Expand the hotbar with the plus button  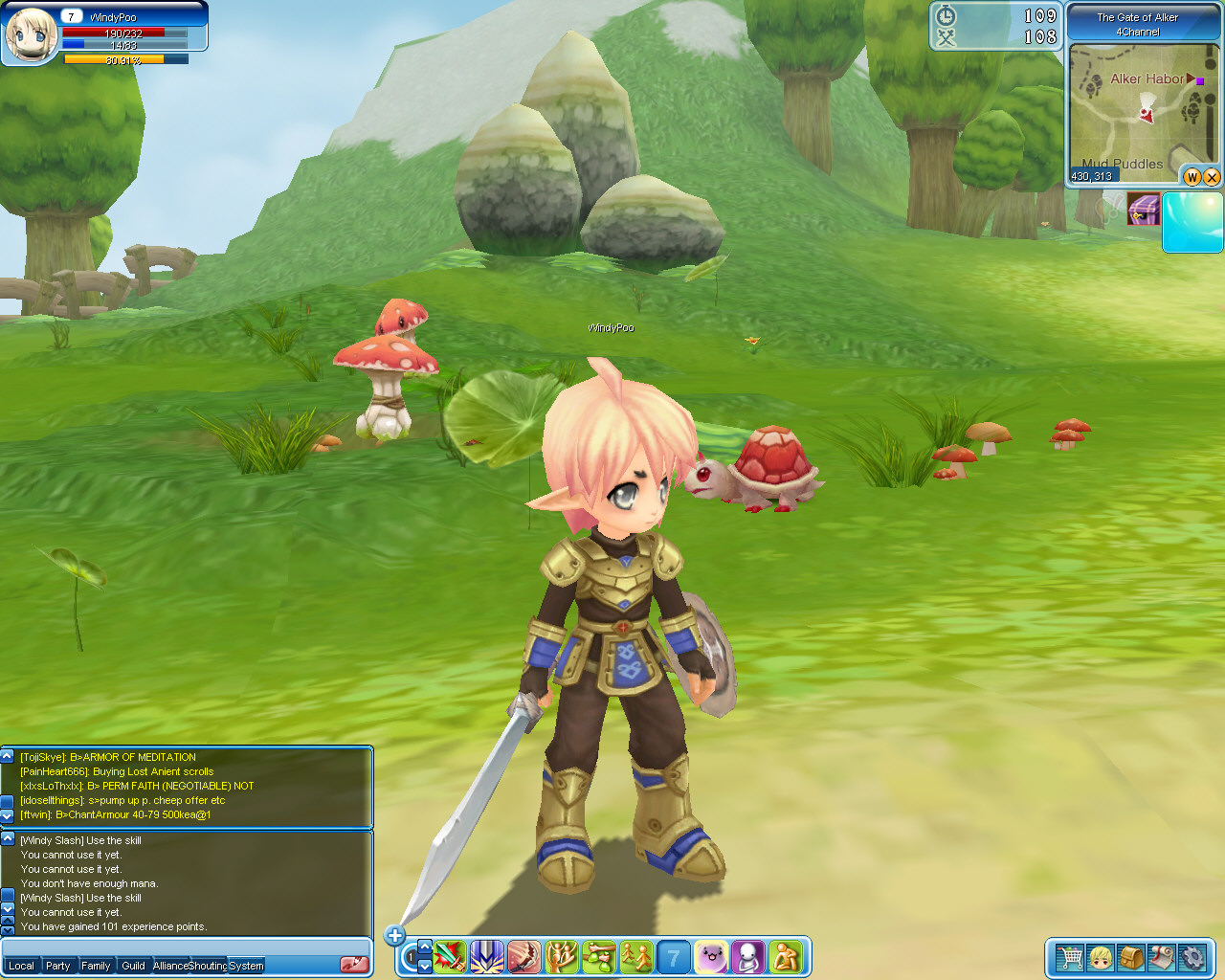coord(394,935)
